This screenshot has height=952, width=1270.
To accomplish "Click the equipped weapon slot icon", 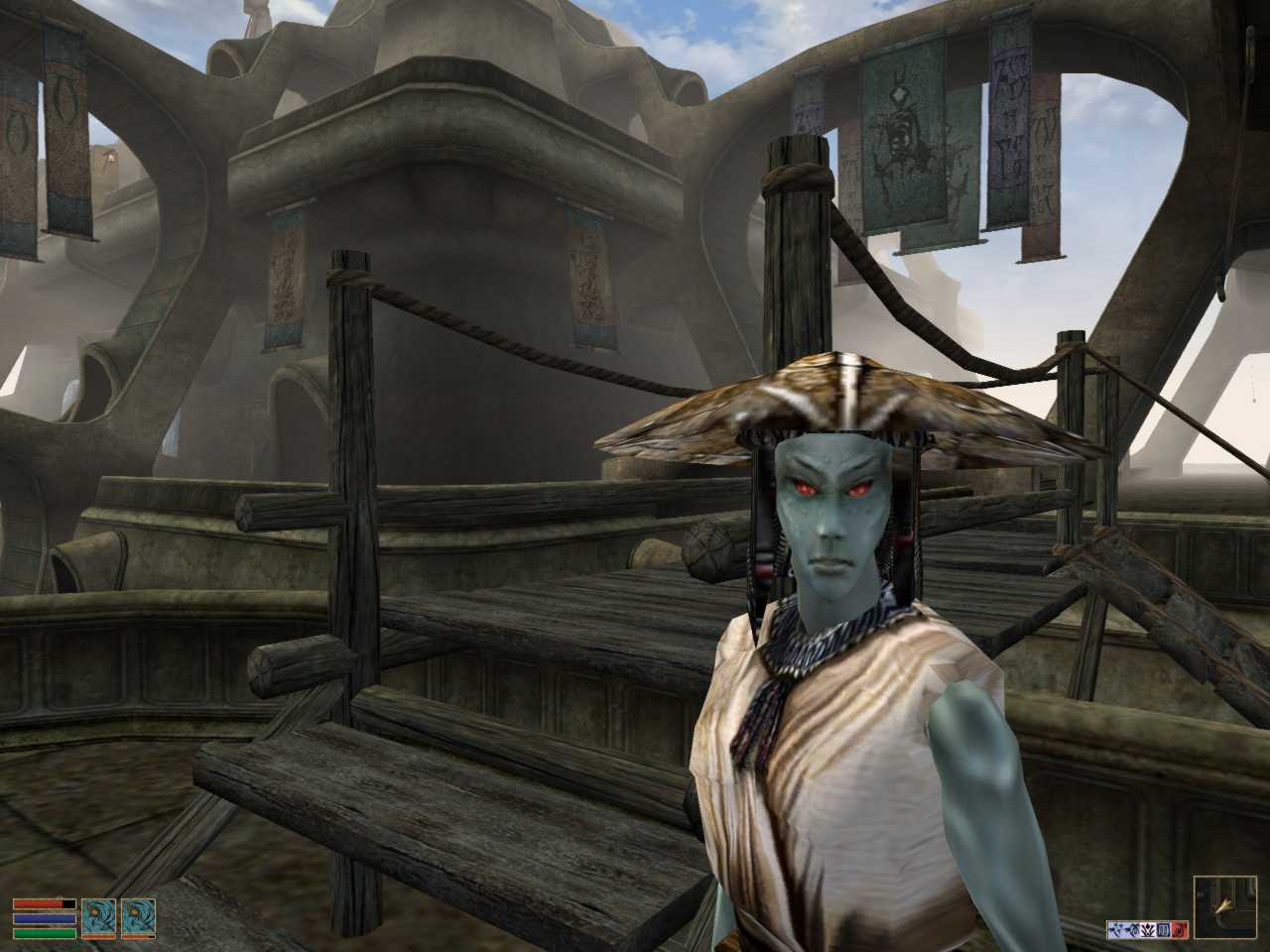I will tap(99, 917).
